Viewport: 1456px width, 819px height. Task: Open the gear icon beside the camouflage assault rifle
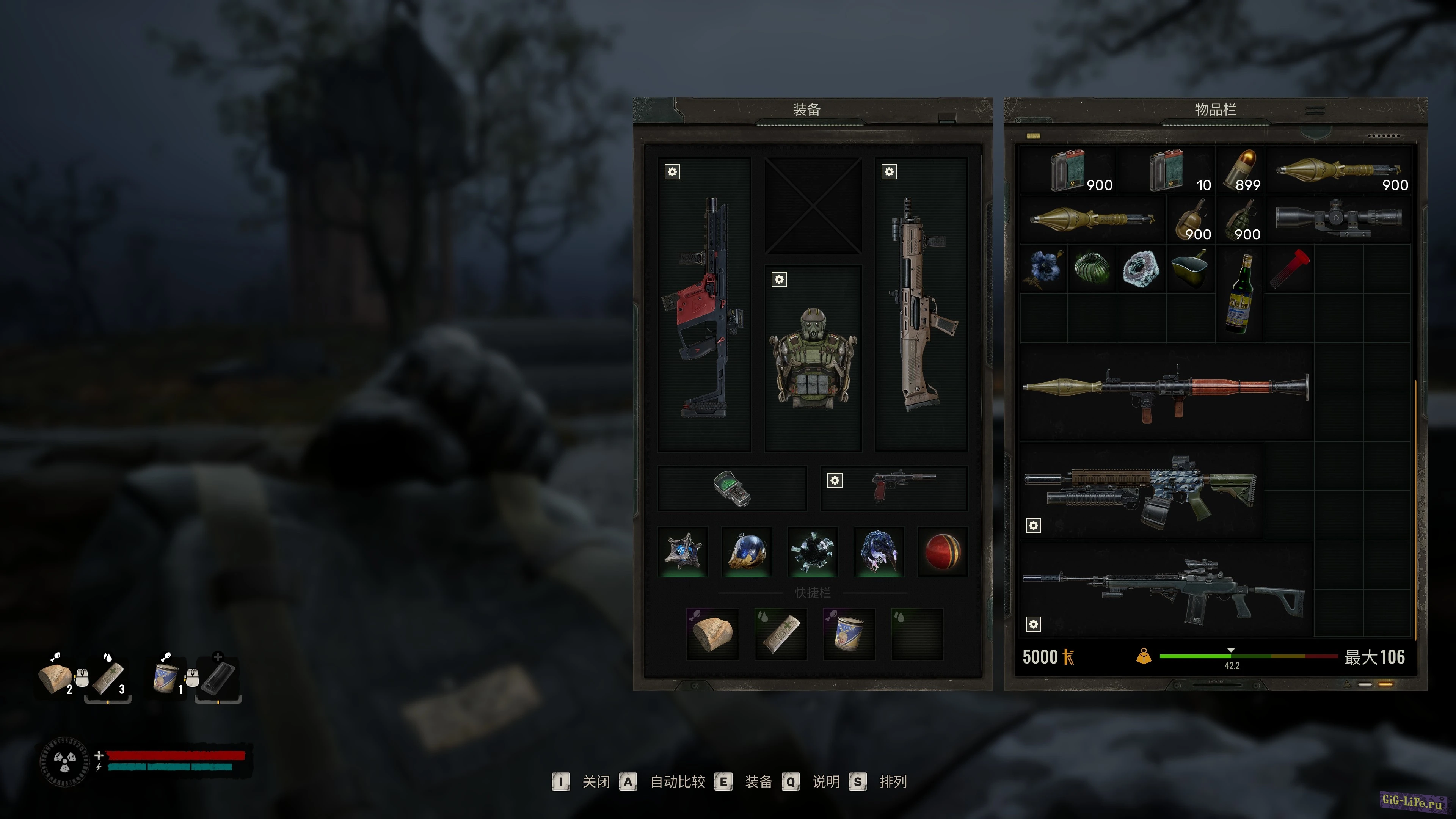pos(1034,526)
